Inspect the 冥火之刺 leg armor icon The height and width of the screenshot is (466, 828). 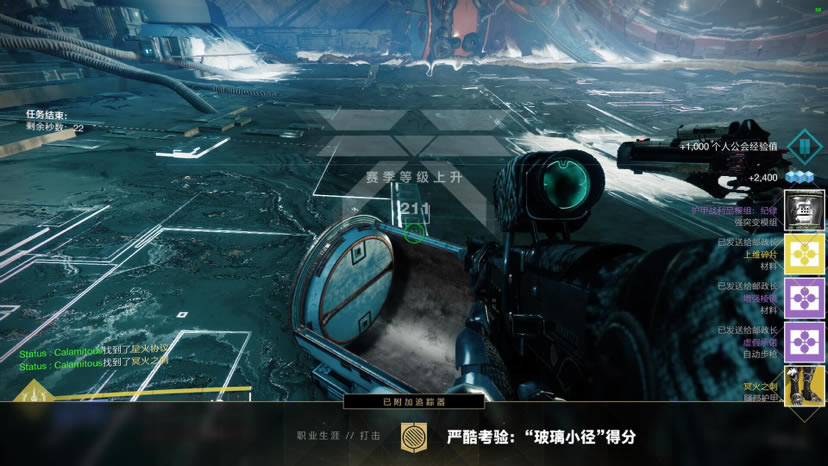804,386
